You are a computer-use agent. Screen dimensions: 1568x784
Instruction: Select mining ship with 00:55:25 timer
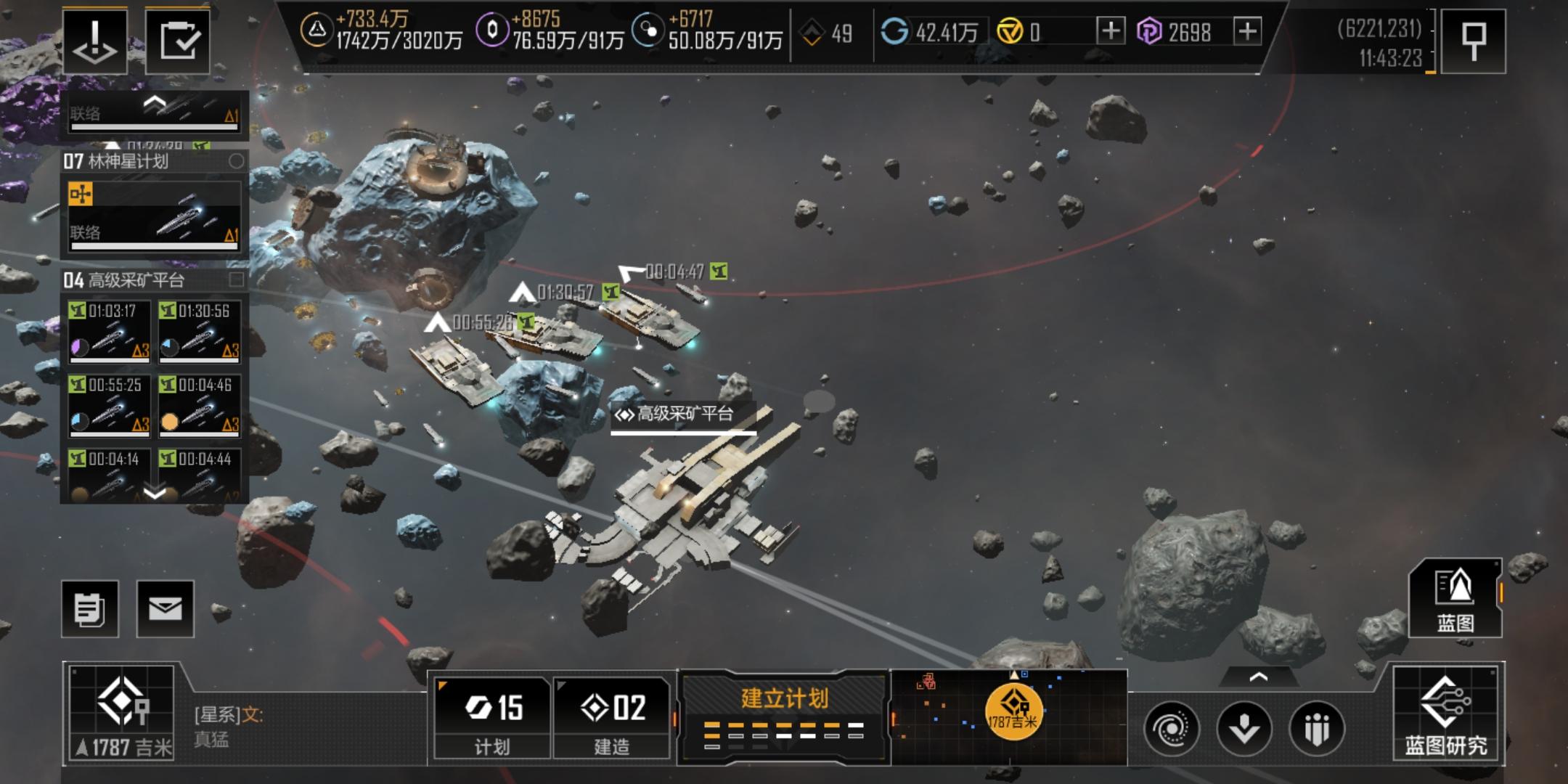pos(110,405)
